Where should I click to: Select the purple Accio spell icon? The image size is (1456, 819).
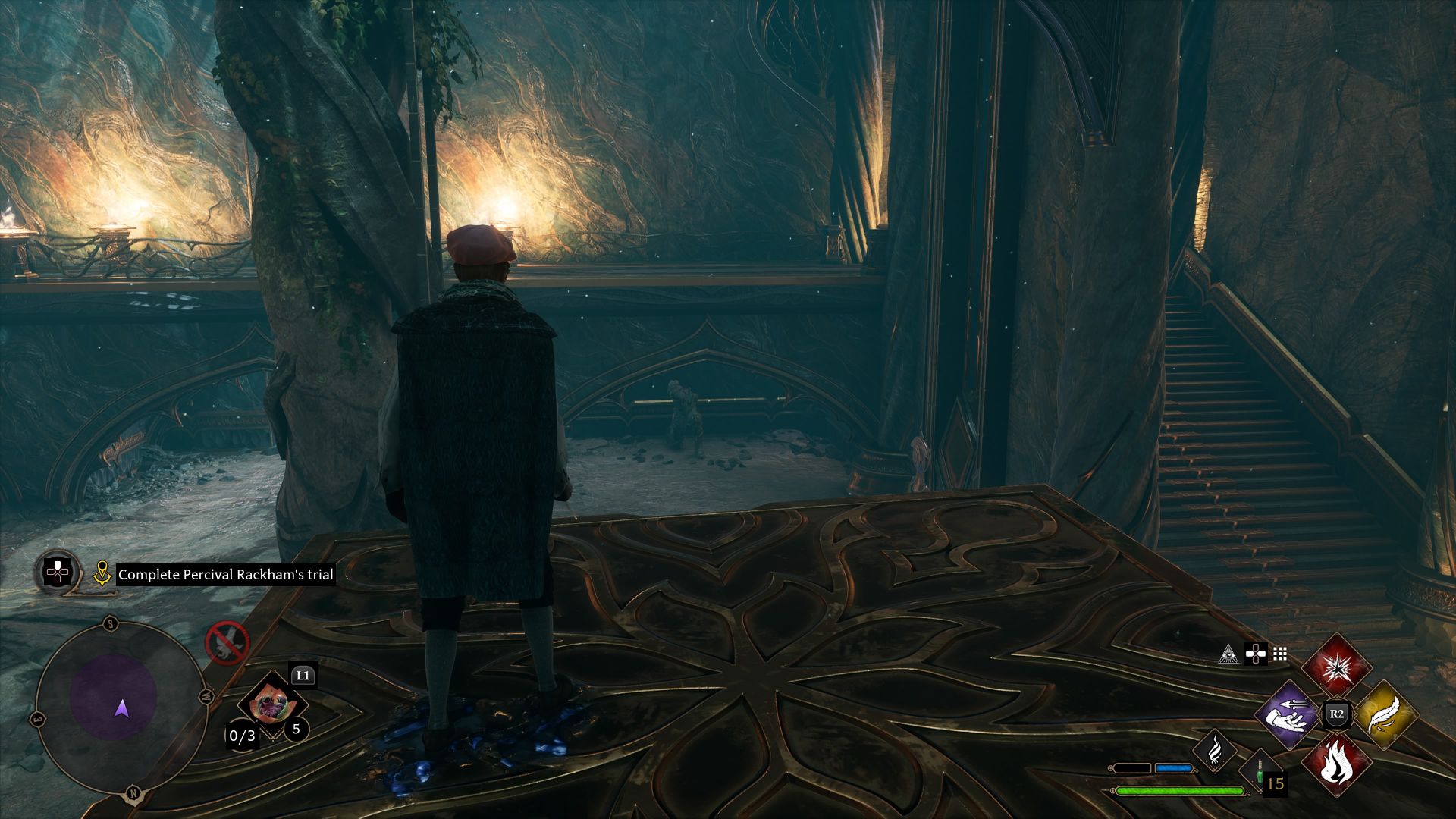[x=1285, y=717]
